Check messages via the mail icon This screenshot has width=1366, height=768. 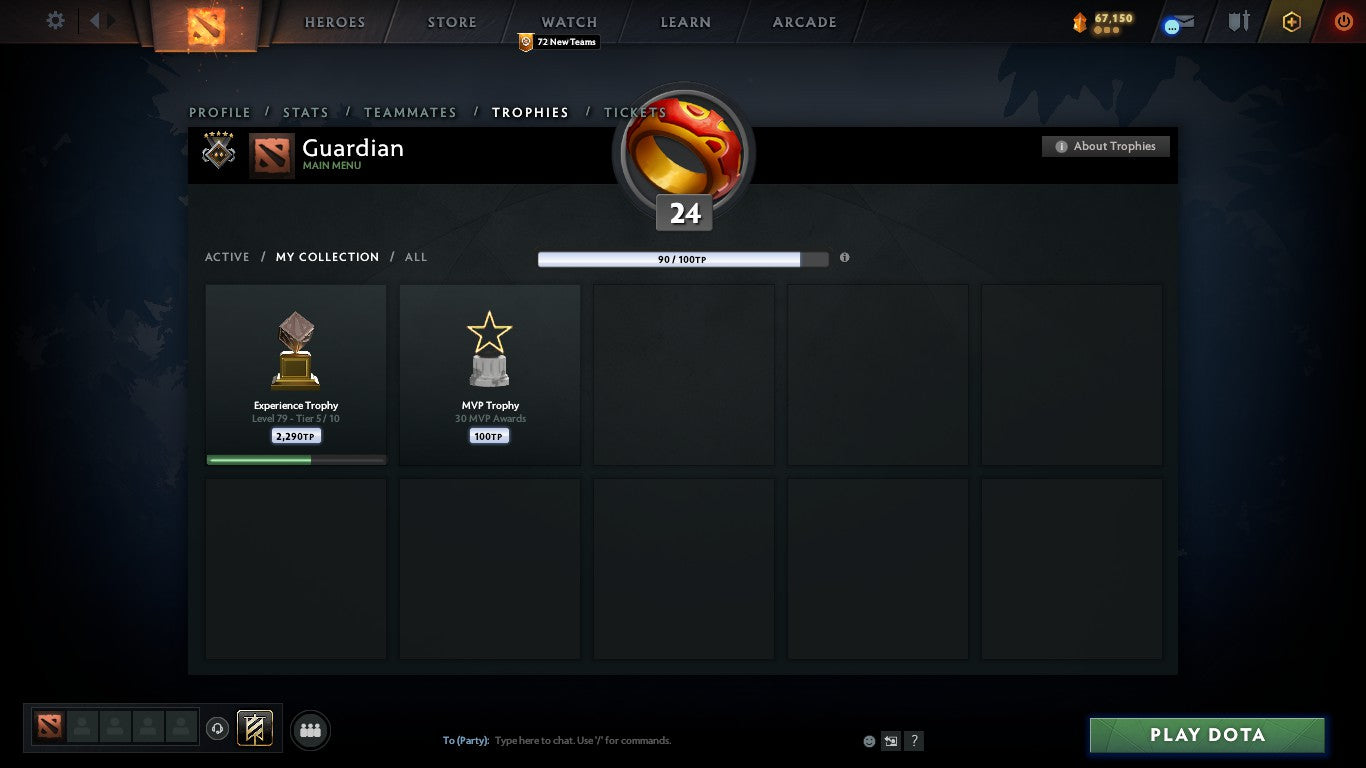click(1177, 21)
